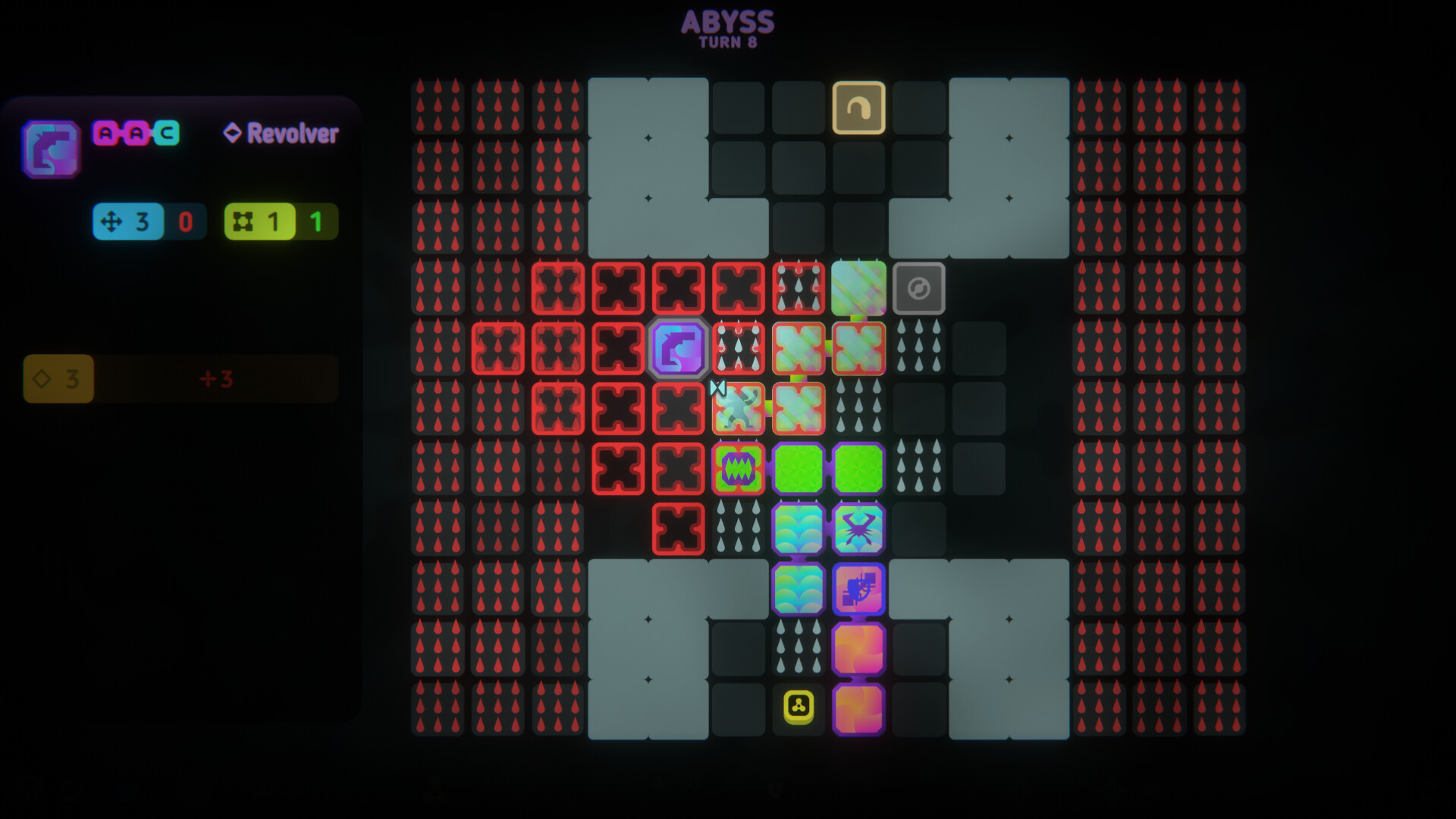Image resolution: width=1456 pixels, height=819 pixels.
Task: Expand the yellow diamond resource bar
Action: click(x=58, y=379)
